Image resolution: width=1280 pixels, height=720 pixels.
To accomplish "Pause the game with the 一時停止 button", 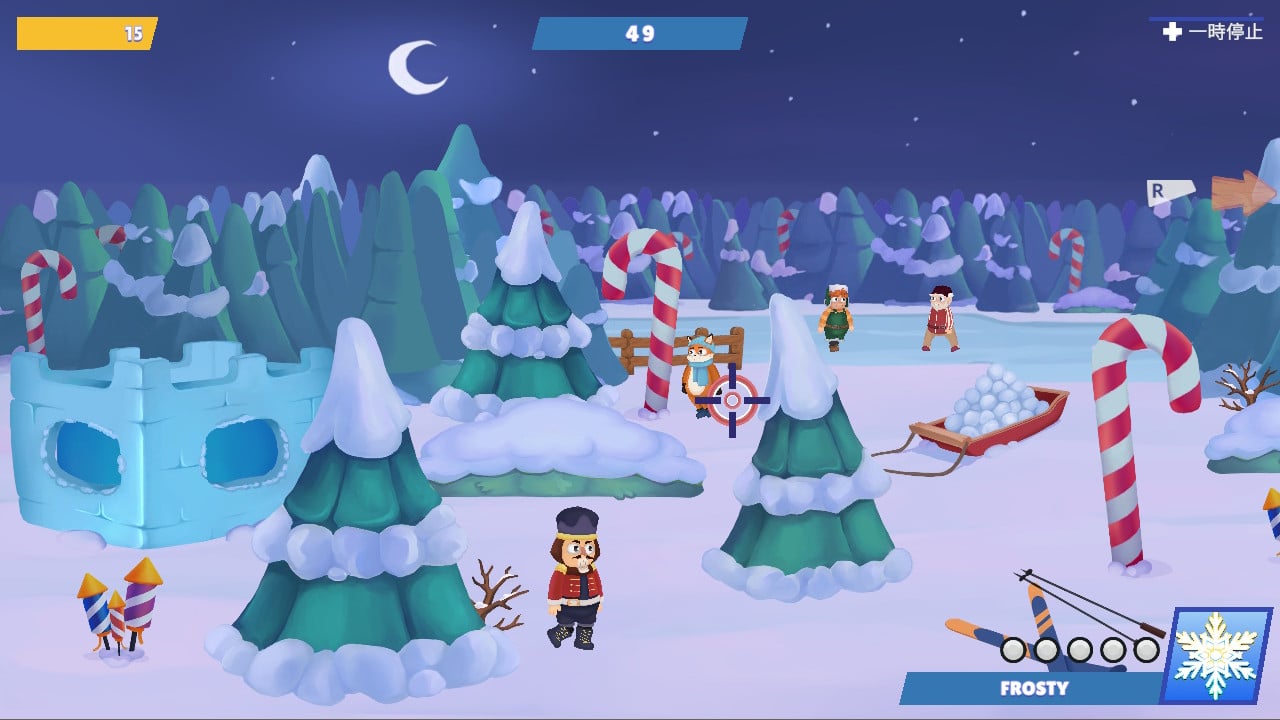I will [x=1213, y=32].
